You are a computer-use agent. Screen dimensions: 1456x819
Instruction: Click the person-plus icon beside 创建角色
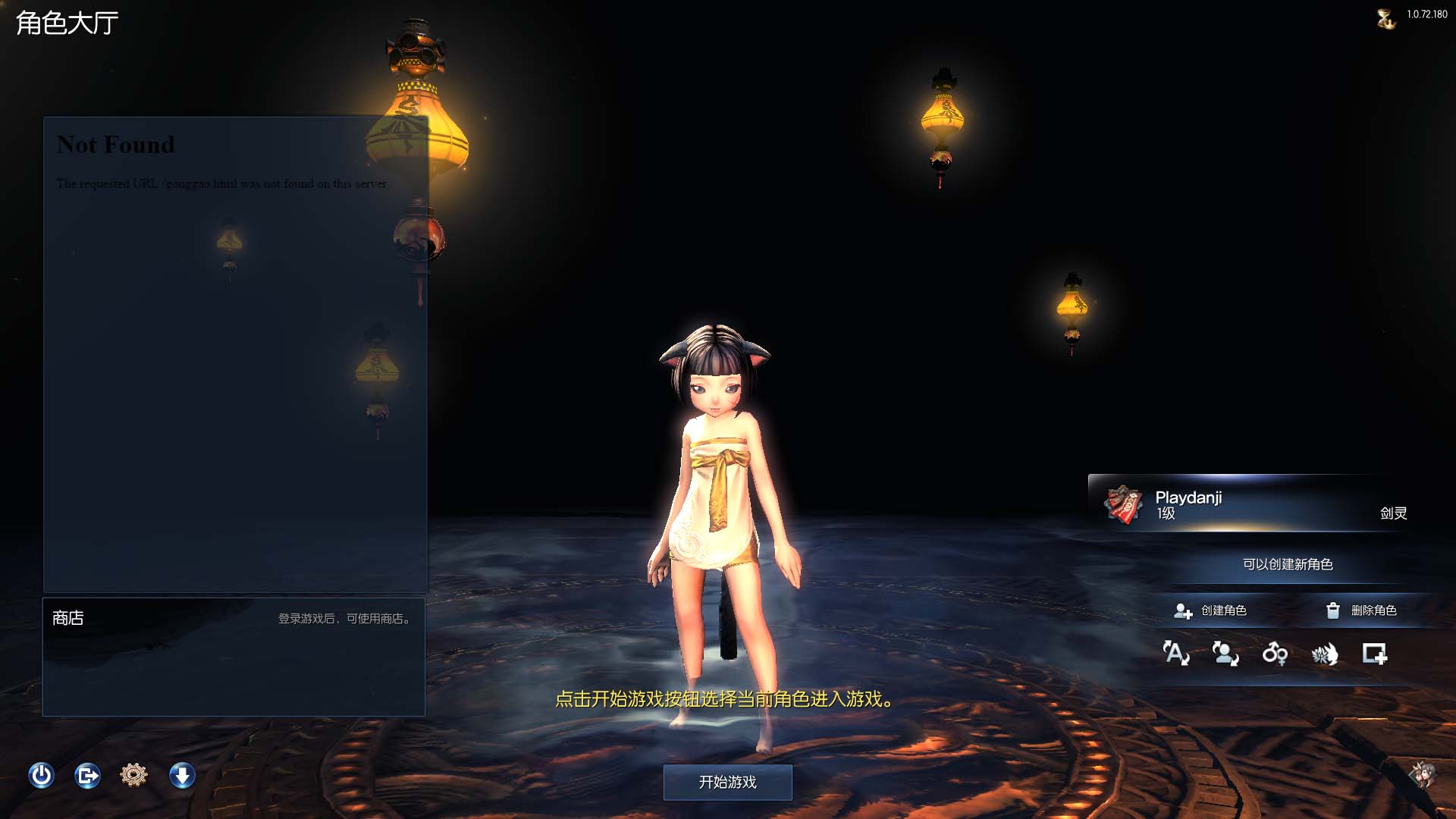click(1183, 610)
